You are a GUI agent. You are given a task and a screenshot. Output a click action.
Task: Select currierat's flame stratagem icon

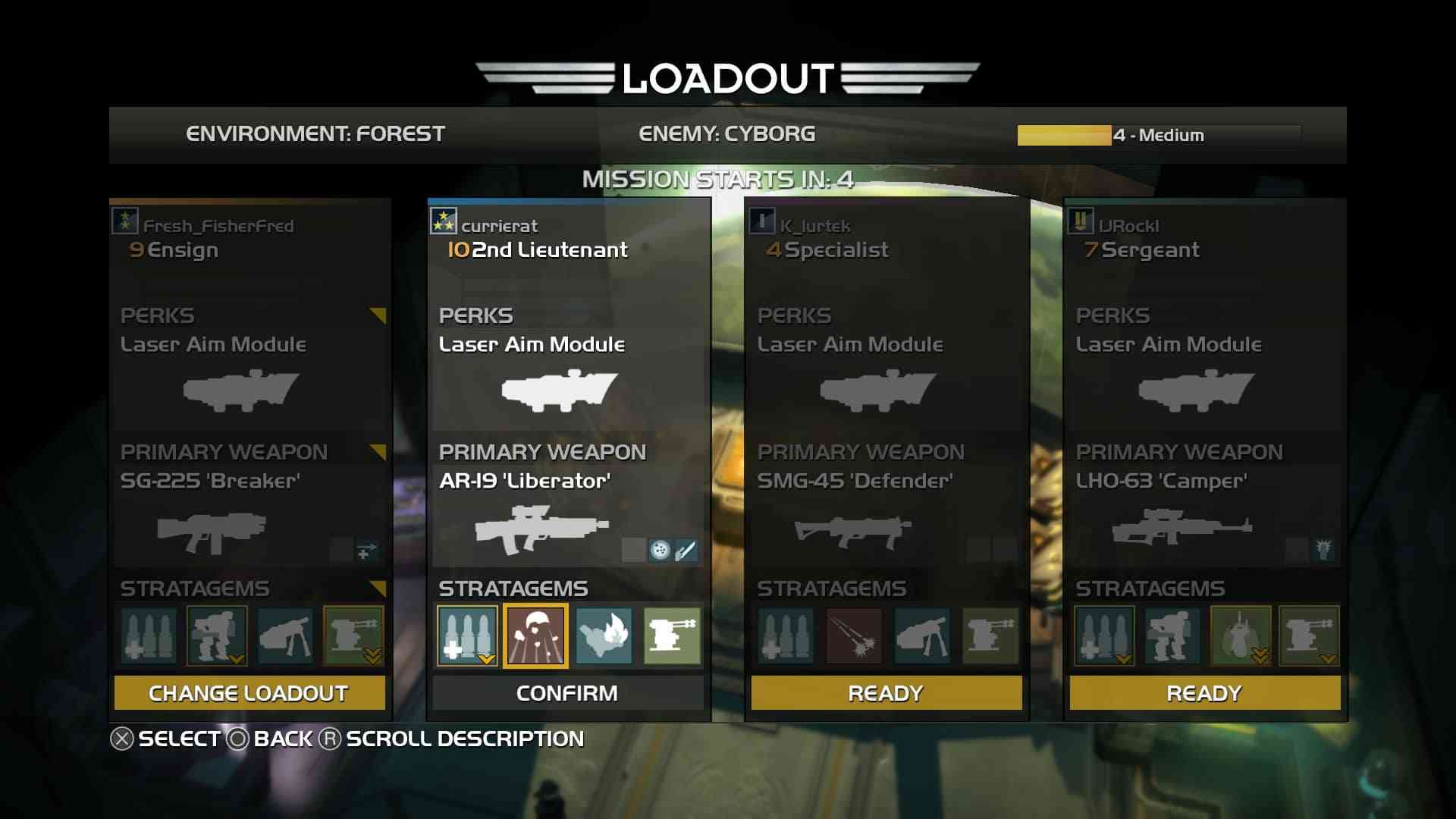[x=604, y=635]
